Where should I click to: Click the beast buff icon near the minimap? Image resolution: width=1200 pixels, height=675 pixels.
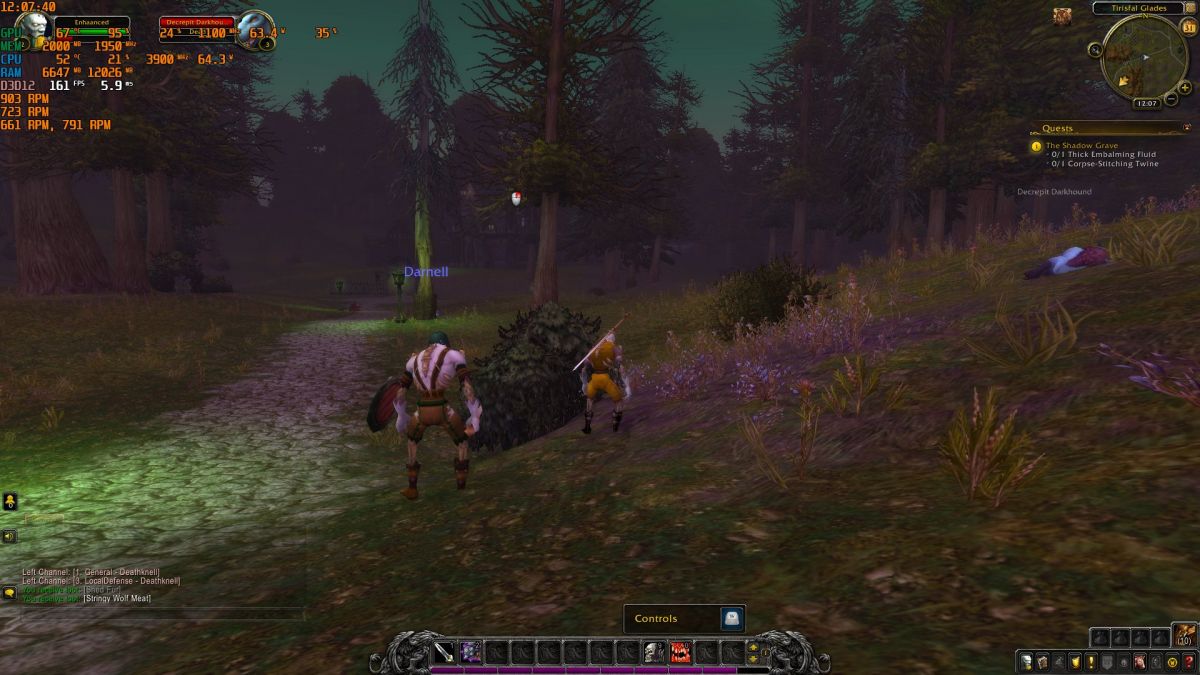[1061, 15]
